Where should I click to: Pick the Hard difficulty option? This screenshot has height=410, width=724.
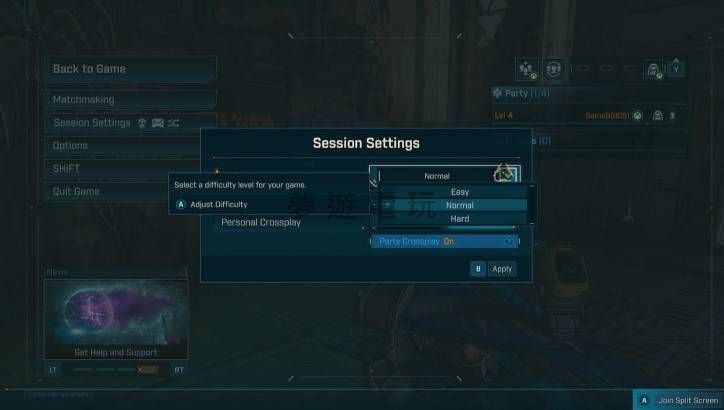click(459, 218)
